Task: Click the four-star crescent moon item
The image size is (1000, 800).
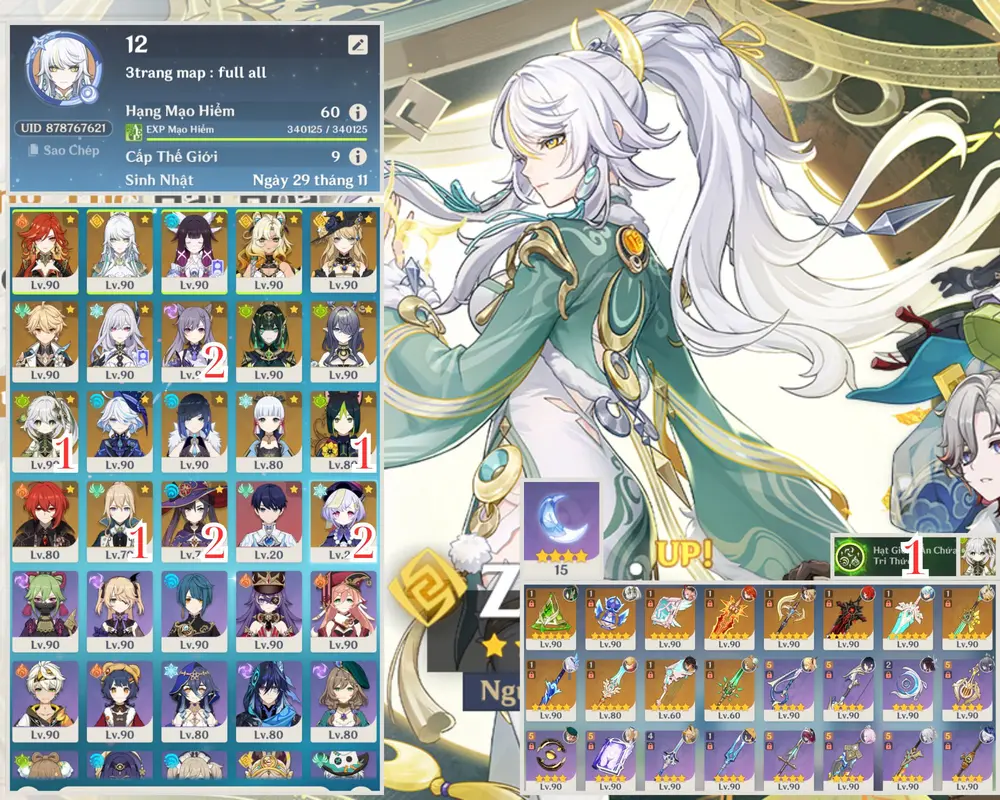Action: [x=561, y=525]
